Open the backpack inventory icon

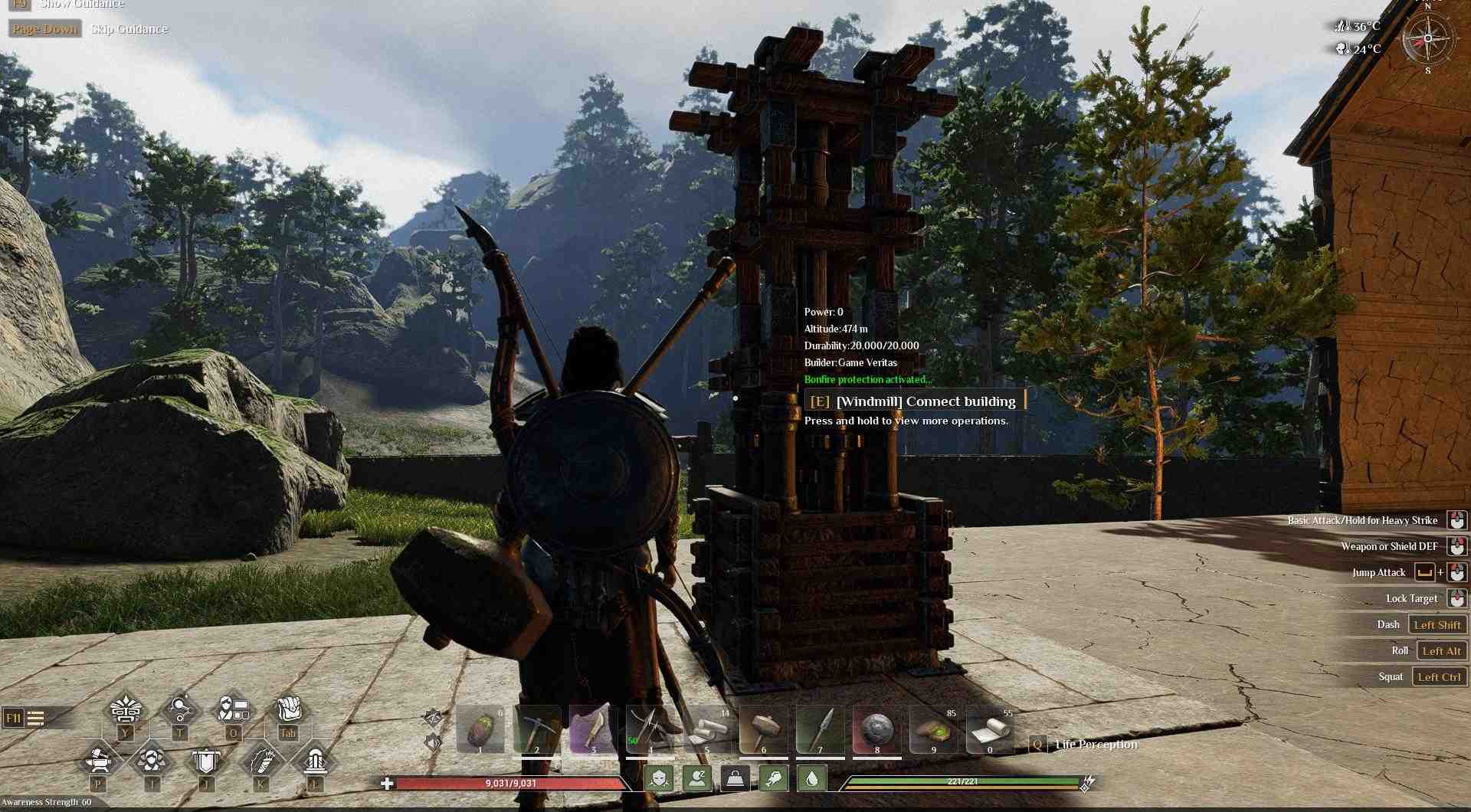point(288,709)
